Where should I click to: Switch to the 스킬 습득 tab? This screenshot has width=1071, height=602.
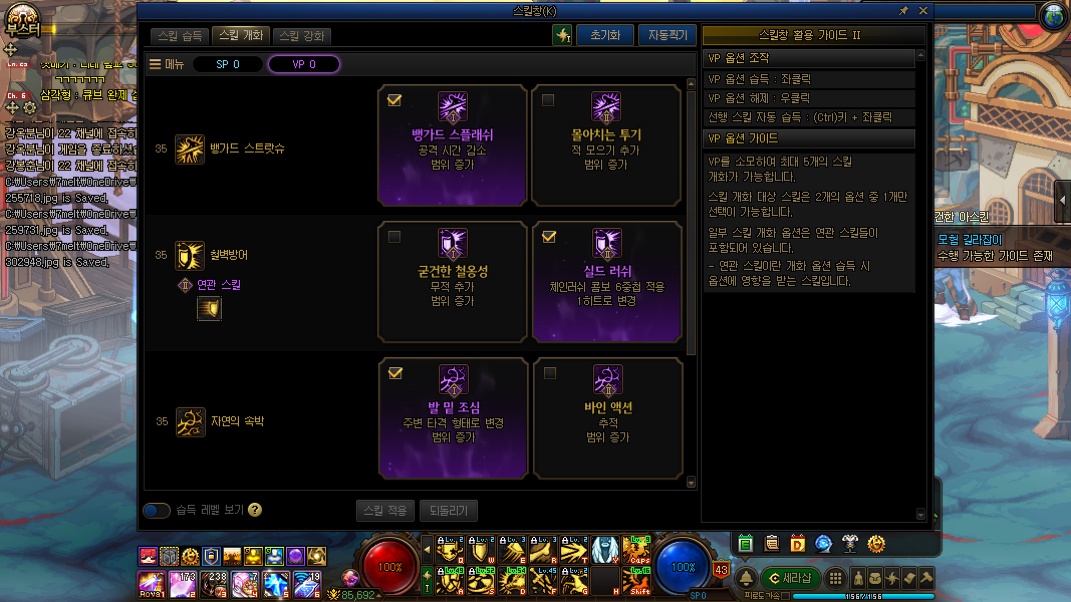coord(180,36)
